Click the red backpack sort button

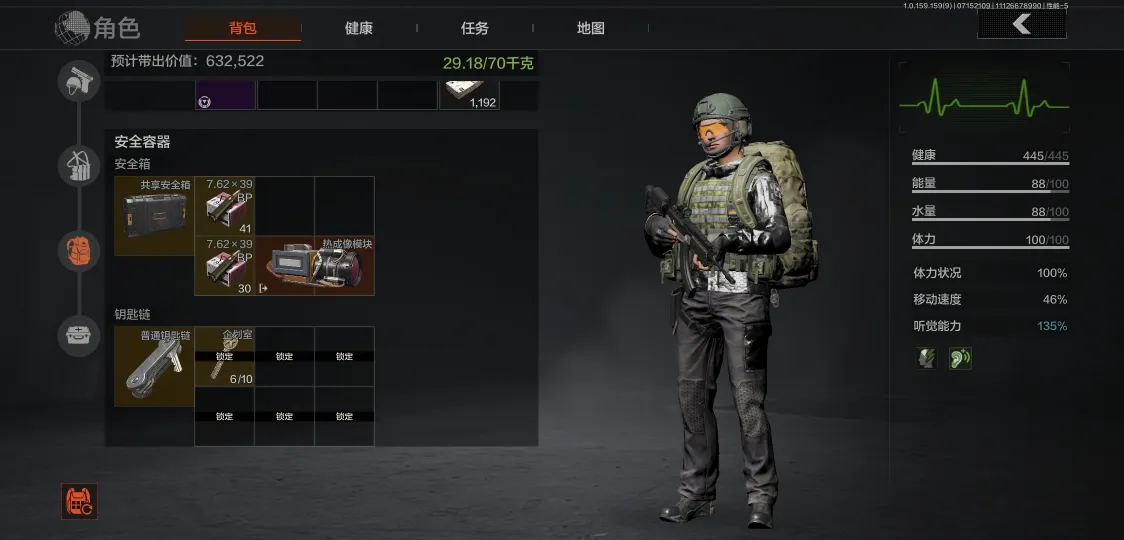[x=79, y=502]
